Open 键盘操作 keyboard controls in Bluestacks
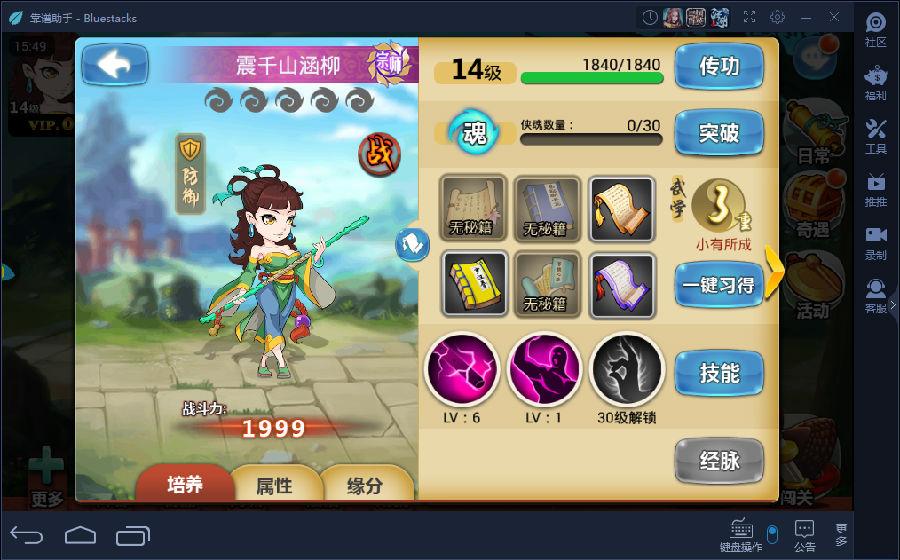Screen dimensions: 900x560 click(741, 535)
